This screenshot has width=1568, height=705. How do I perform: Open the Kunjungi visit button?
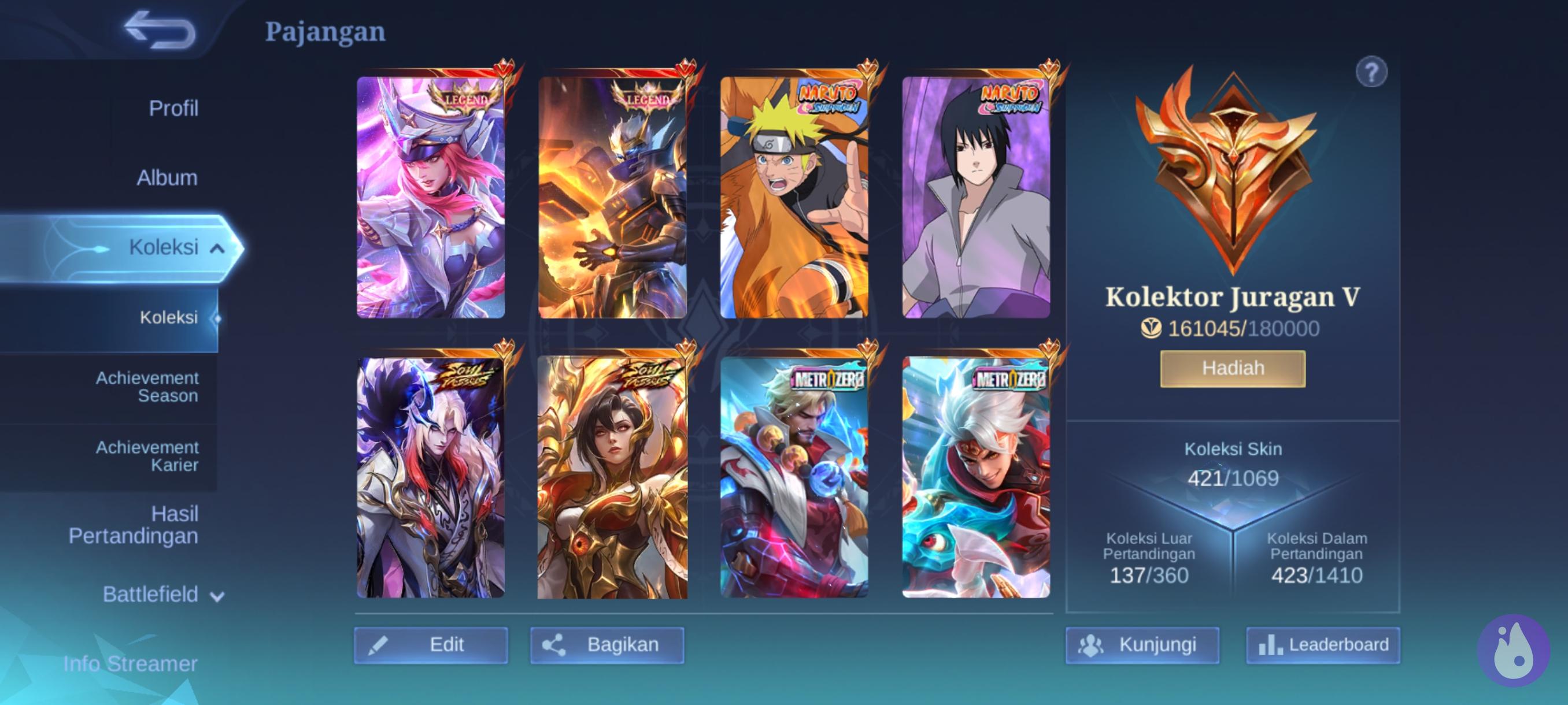click(1142, 645)
